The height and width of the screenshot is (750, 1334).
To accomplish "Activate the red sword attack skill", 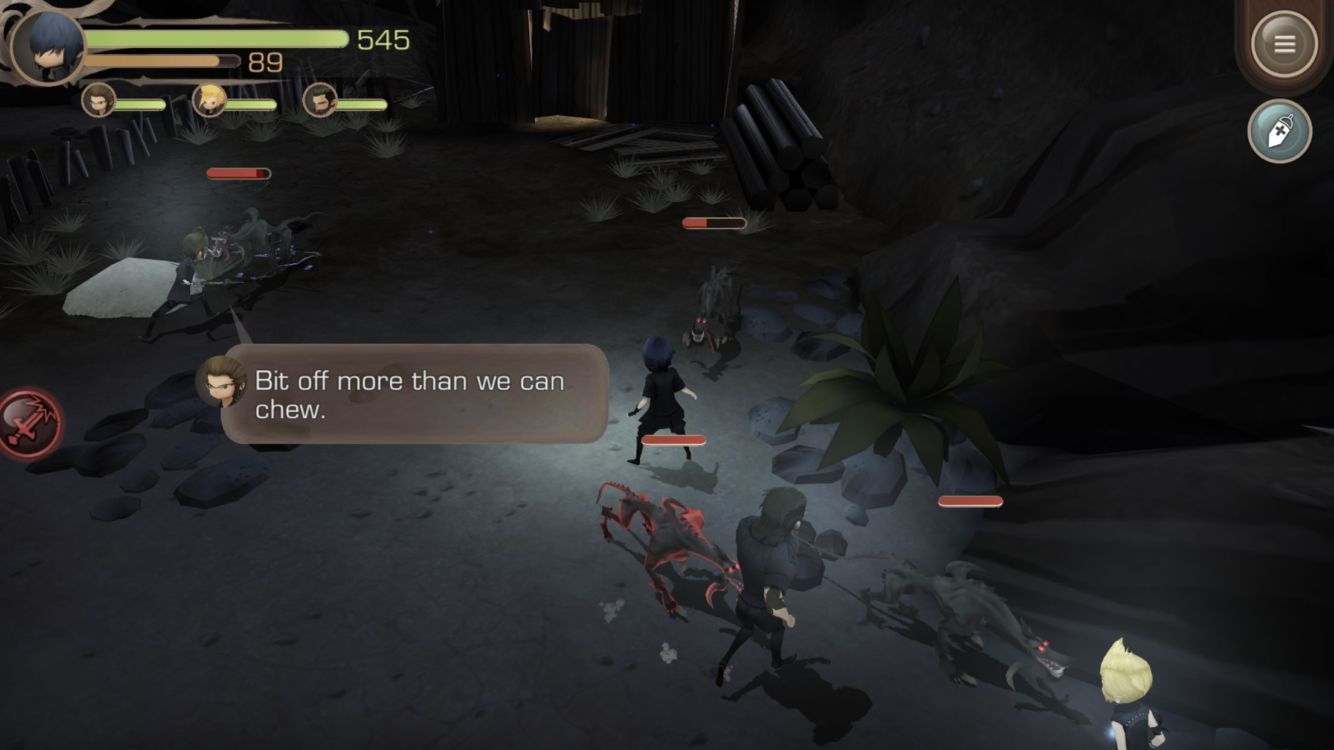I will pyautogui.click(x=28, y=425).
